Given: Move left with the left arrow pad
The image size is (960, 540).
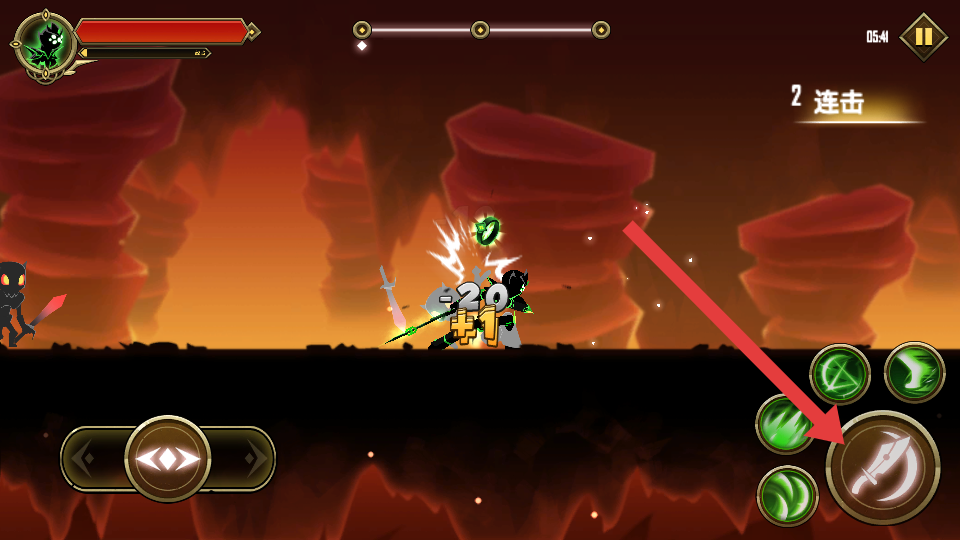Looking at the screenshot, I should [x=88, y=459].
